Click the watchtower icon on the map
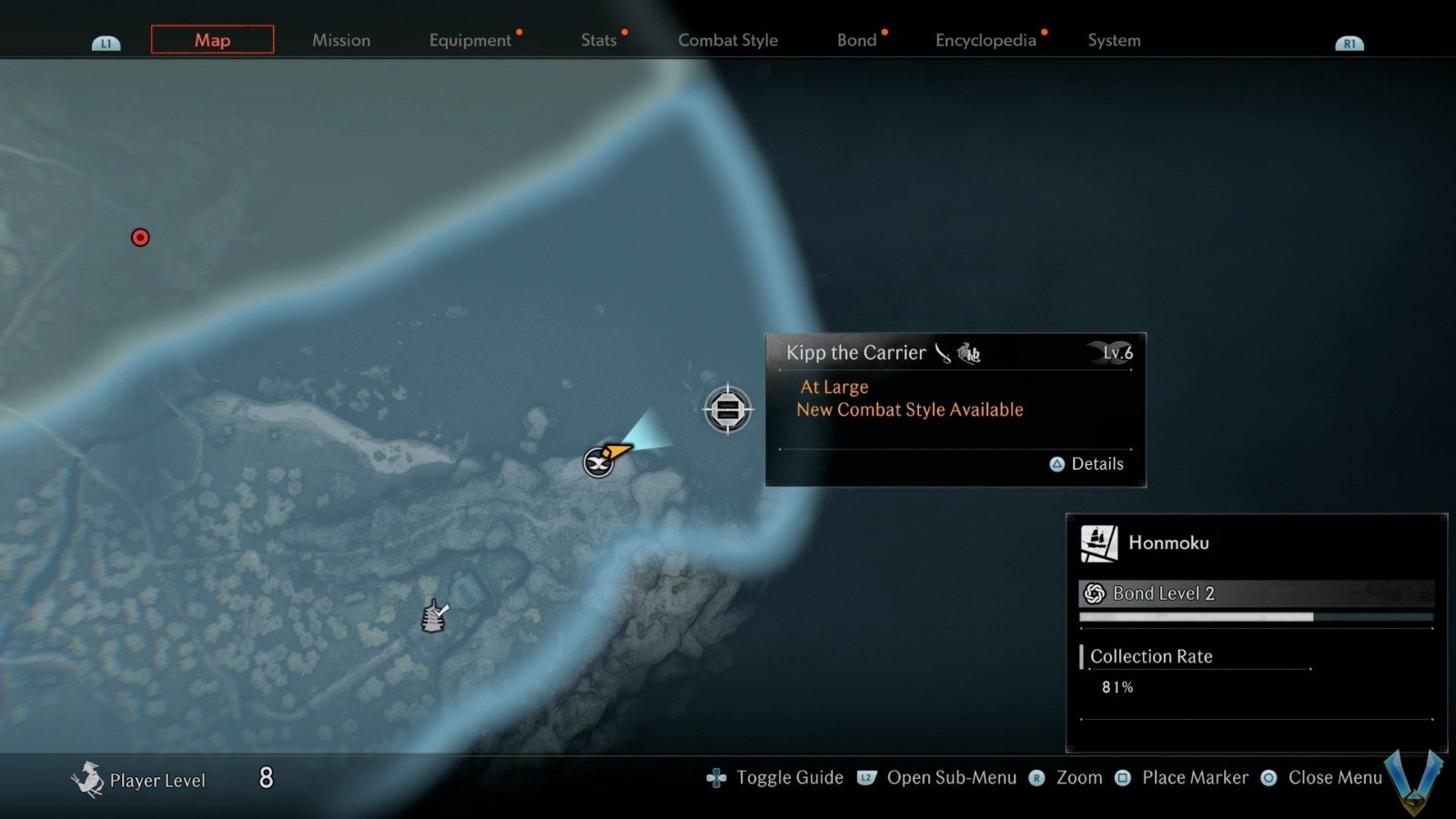The width and height of the screenshot is (1456, 819). pos(434,616)
